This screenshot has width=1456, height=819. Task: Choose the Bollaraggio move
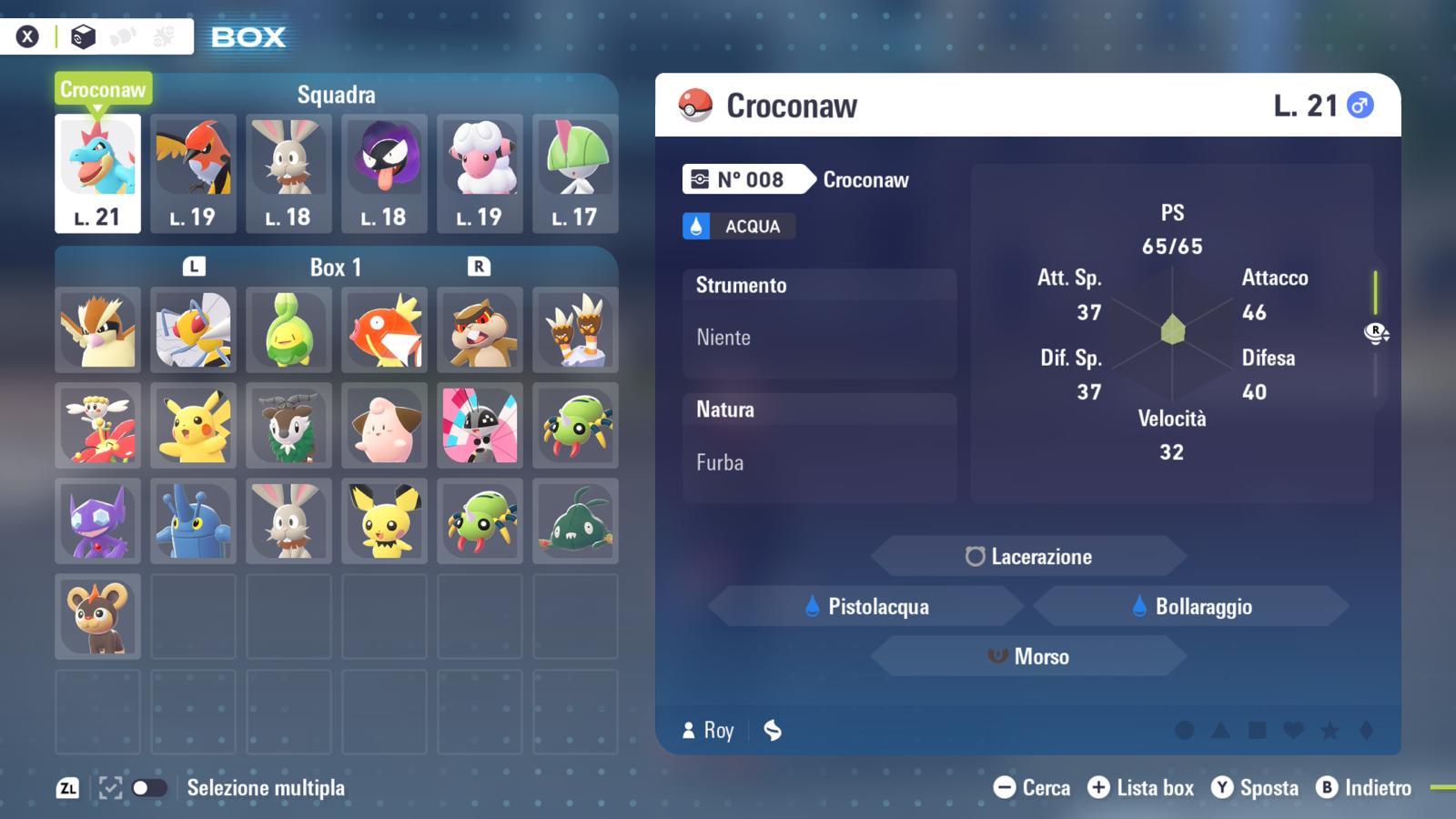point(1190,606)
